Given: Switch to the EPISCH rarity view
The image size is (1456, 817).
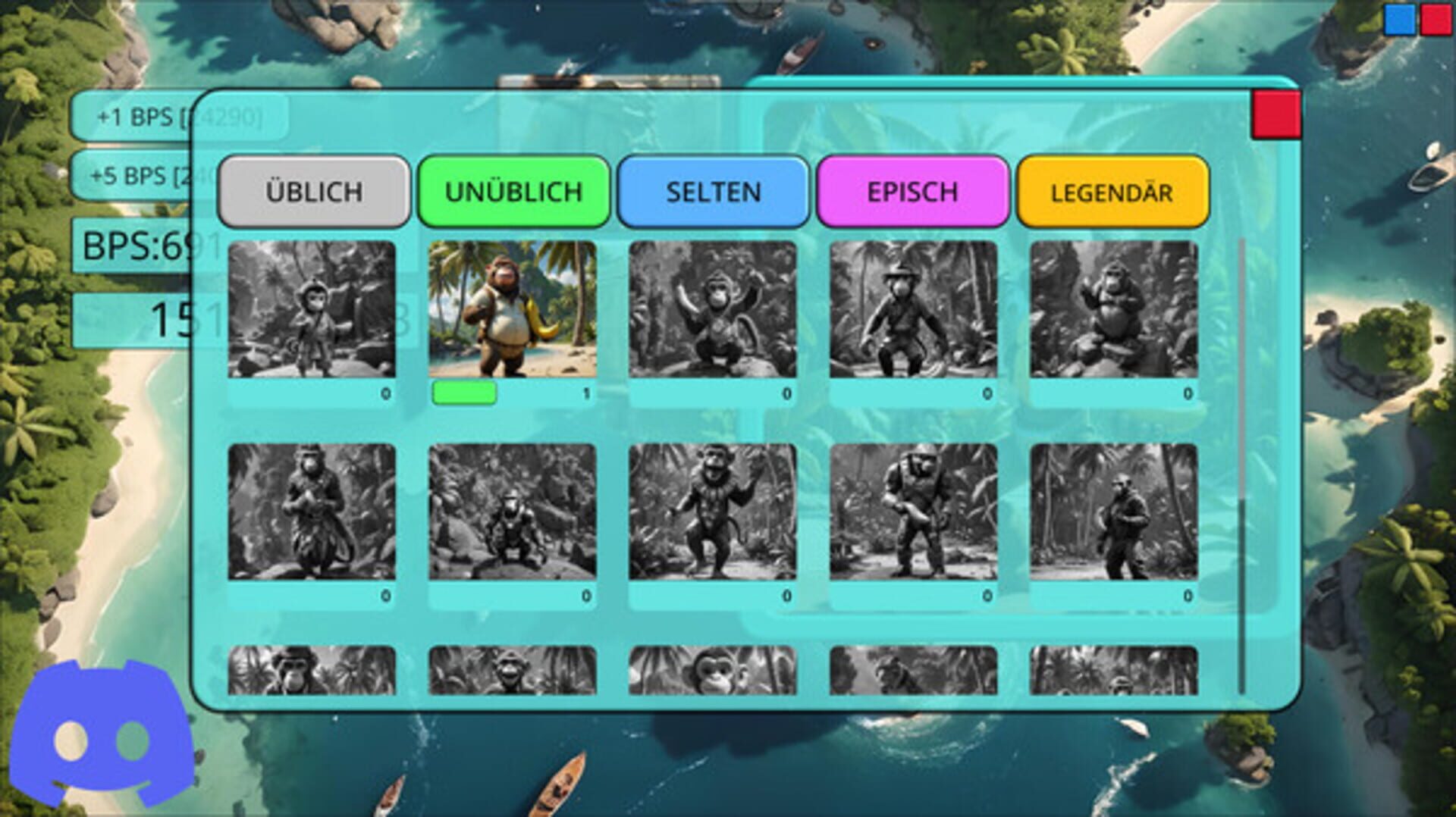Looking at the screenshot, I should pos(912,191).
